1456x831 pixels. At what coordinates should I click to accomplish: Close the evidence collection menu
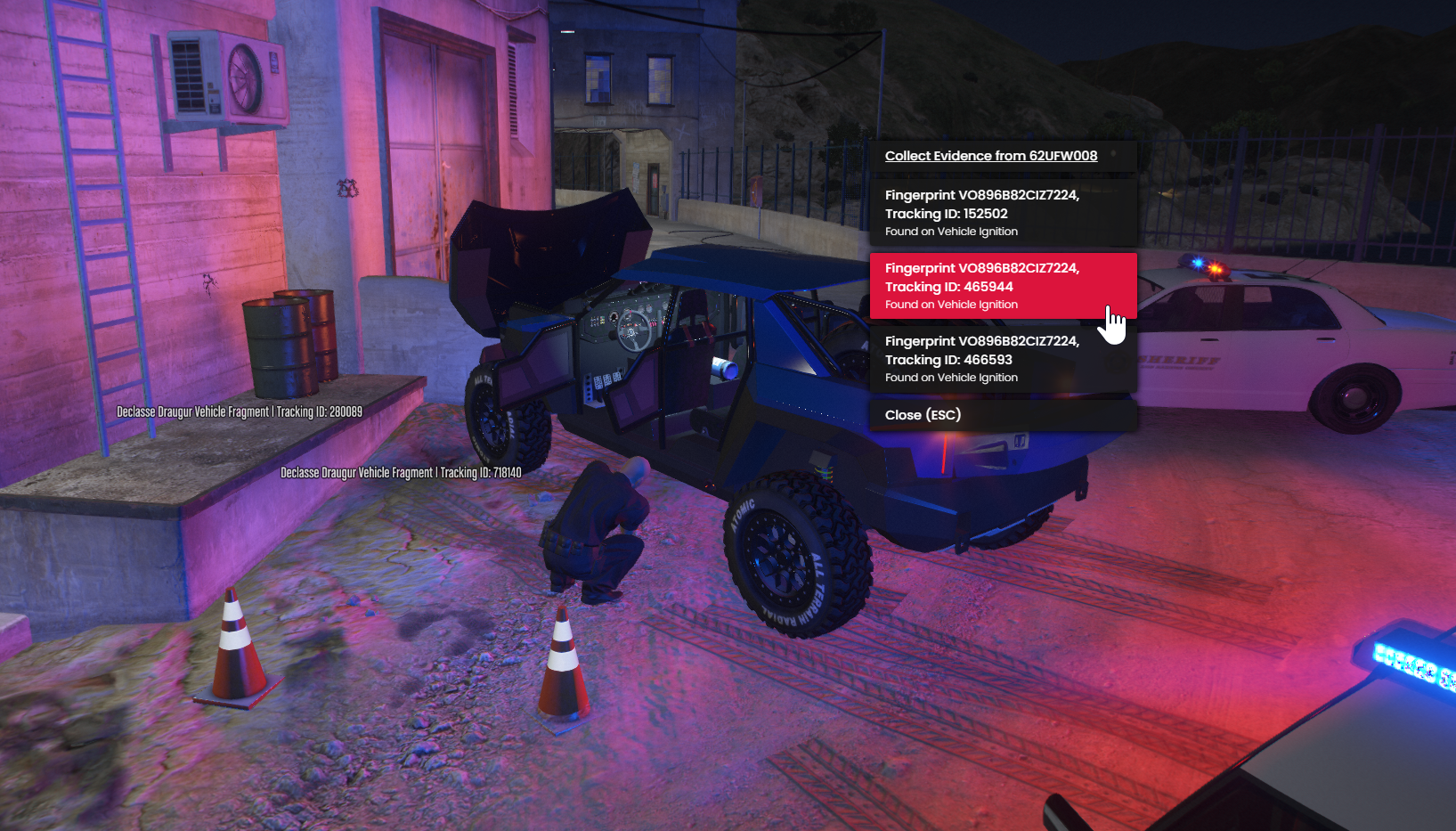tap(1003, 415)
